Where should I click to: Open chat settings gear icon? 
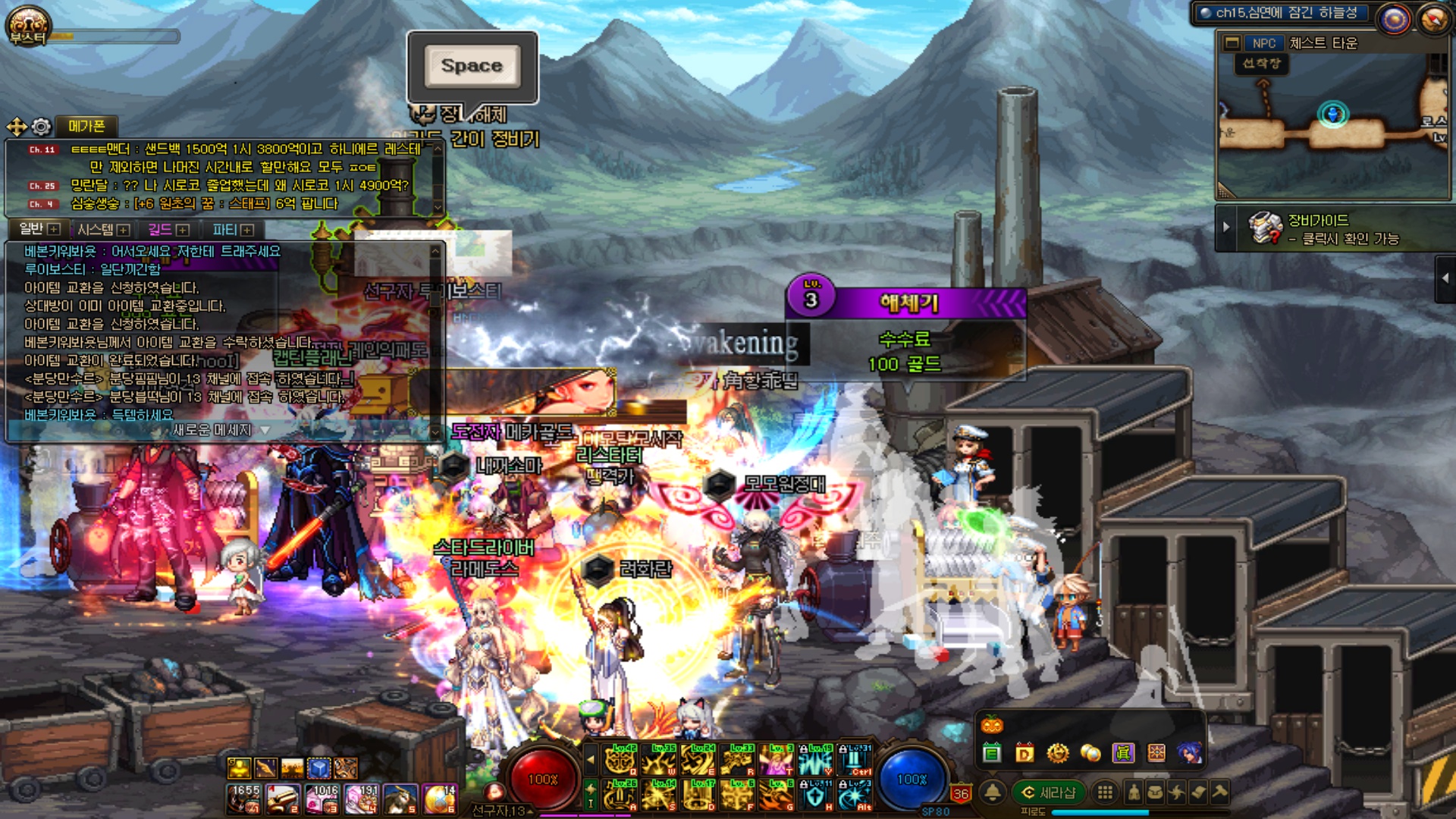42,126
